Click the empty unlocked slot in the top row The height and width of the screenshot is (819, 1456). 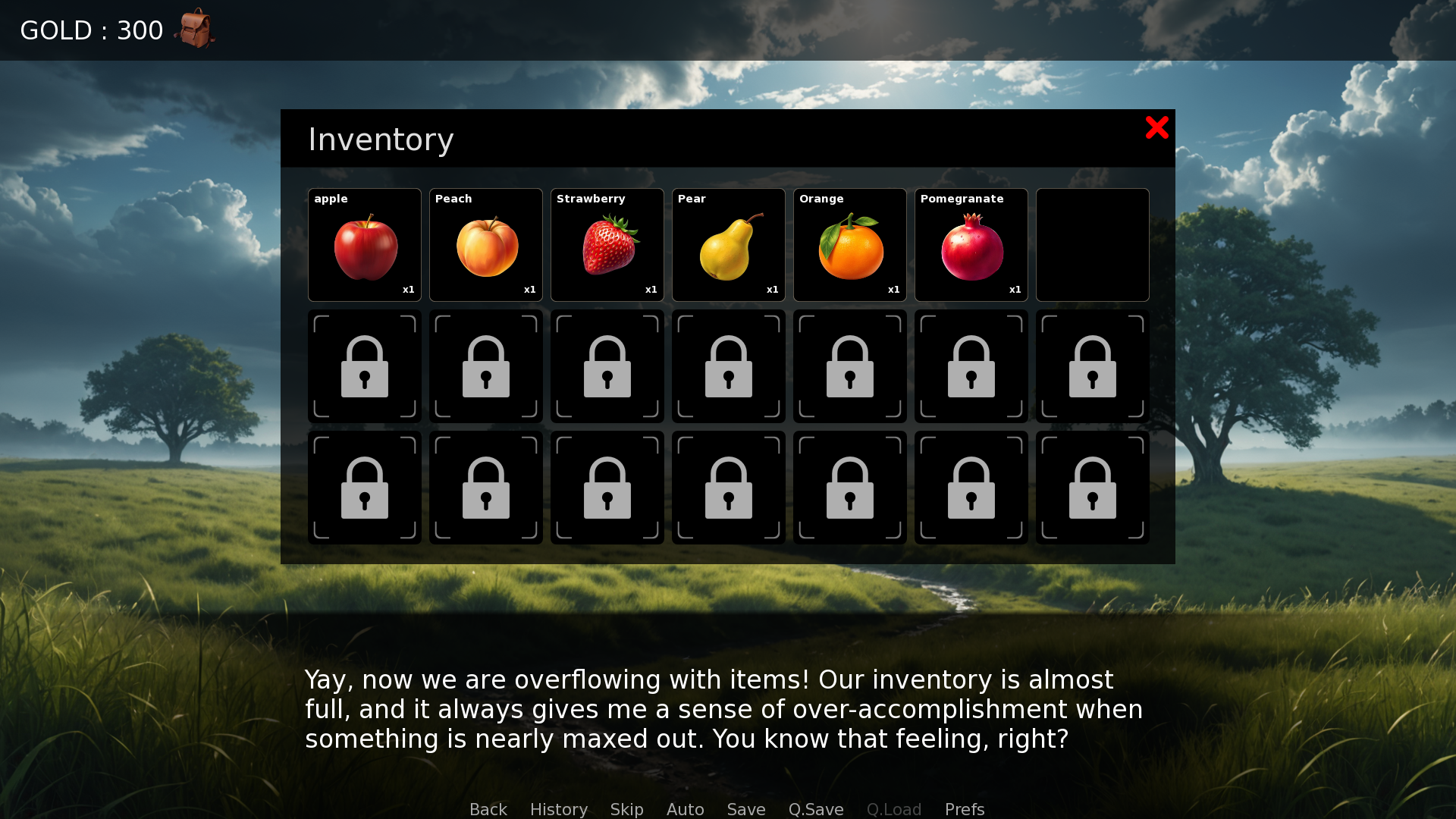1092,244
